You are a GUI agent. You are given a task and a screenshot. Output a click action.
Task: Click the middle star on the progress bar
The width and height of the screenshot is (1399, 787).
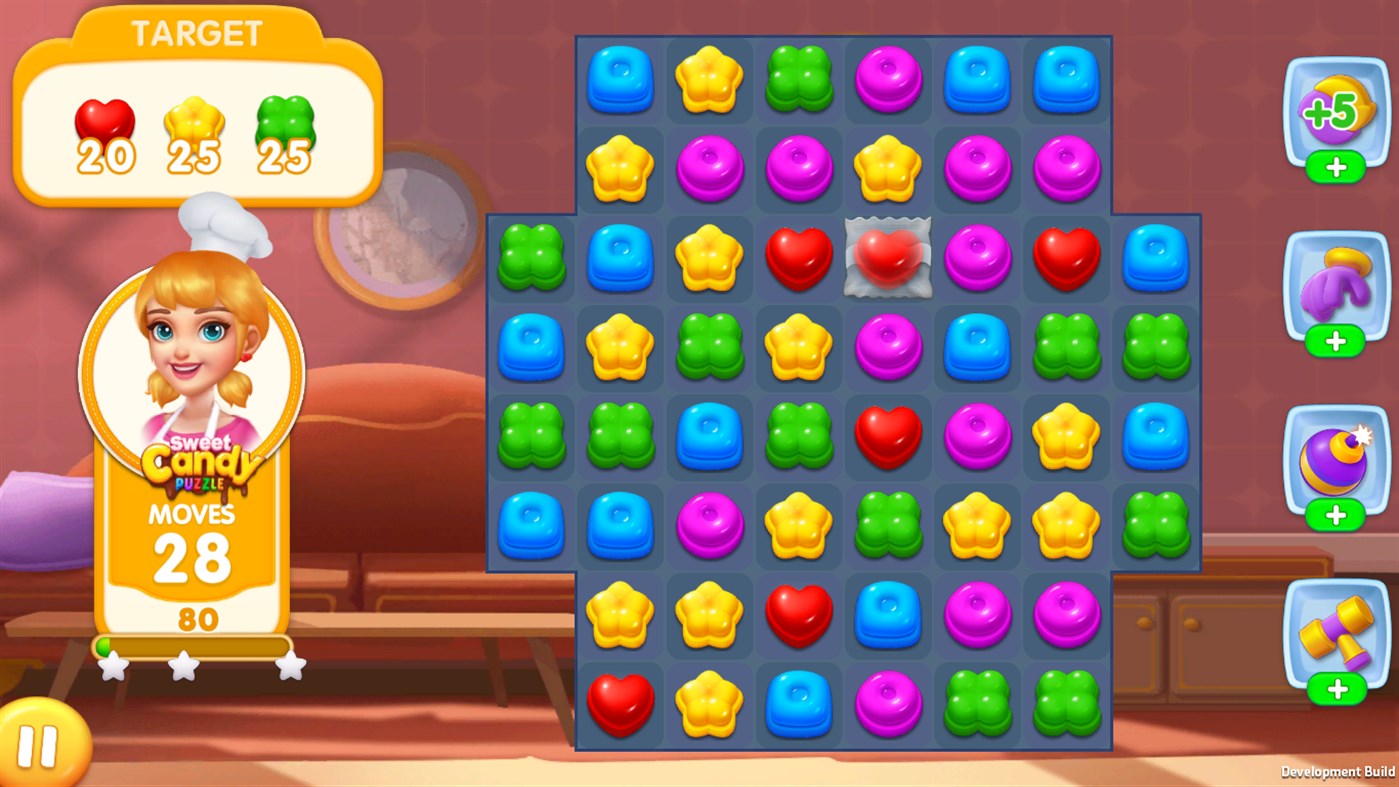(x=184, y=667)
